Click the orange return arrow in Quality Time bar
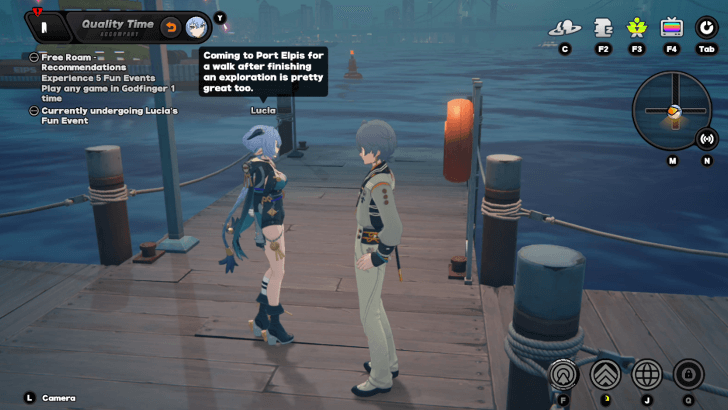728x410 pixels. [171, 26]
